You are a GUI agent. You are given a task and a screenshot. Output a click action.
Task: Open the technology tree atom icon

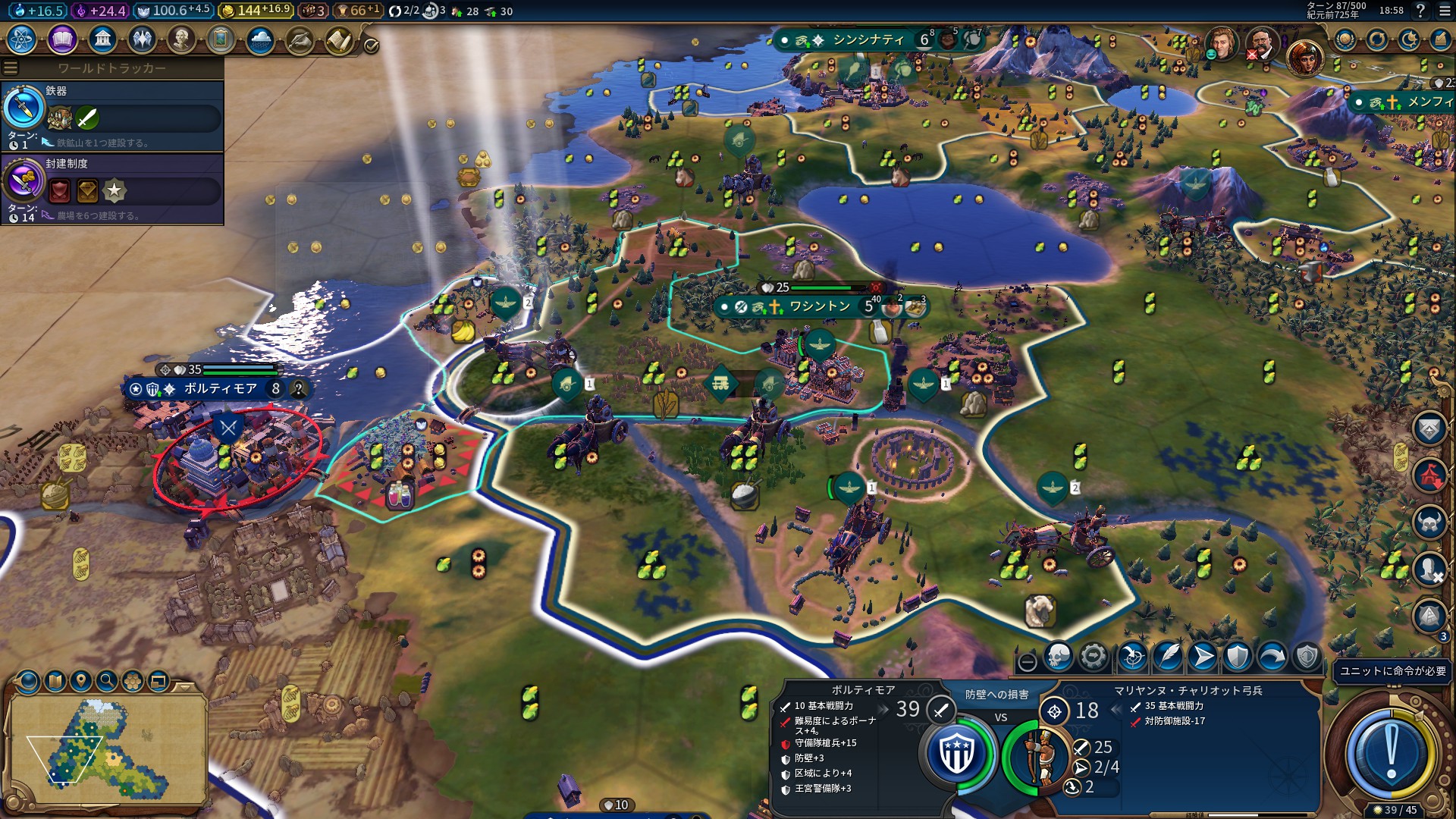click(x=22, y=39)
